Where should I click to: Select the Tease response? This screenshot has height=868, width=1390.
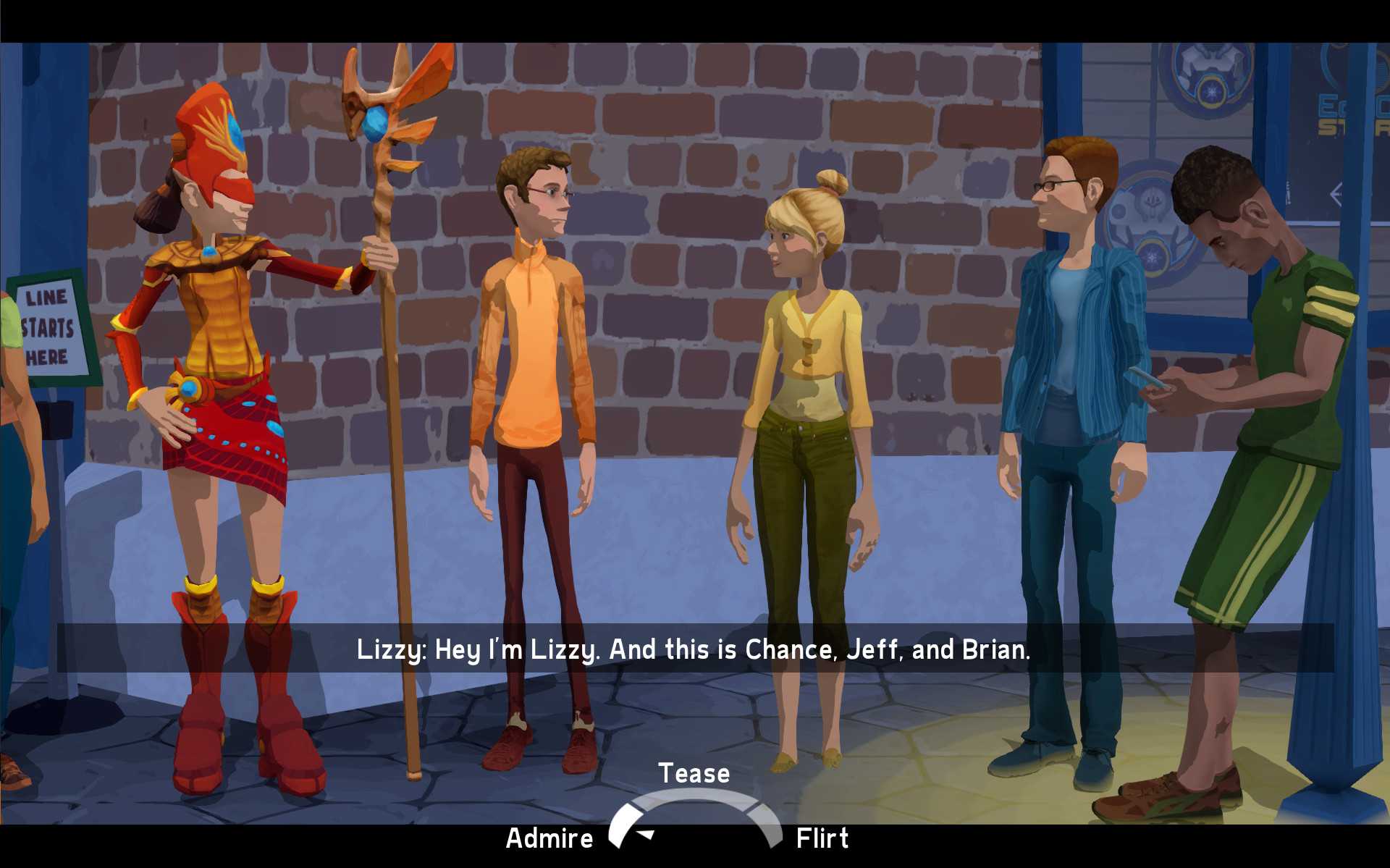point(694,773)
